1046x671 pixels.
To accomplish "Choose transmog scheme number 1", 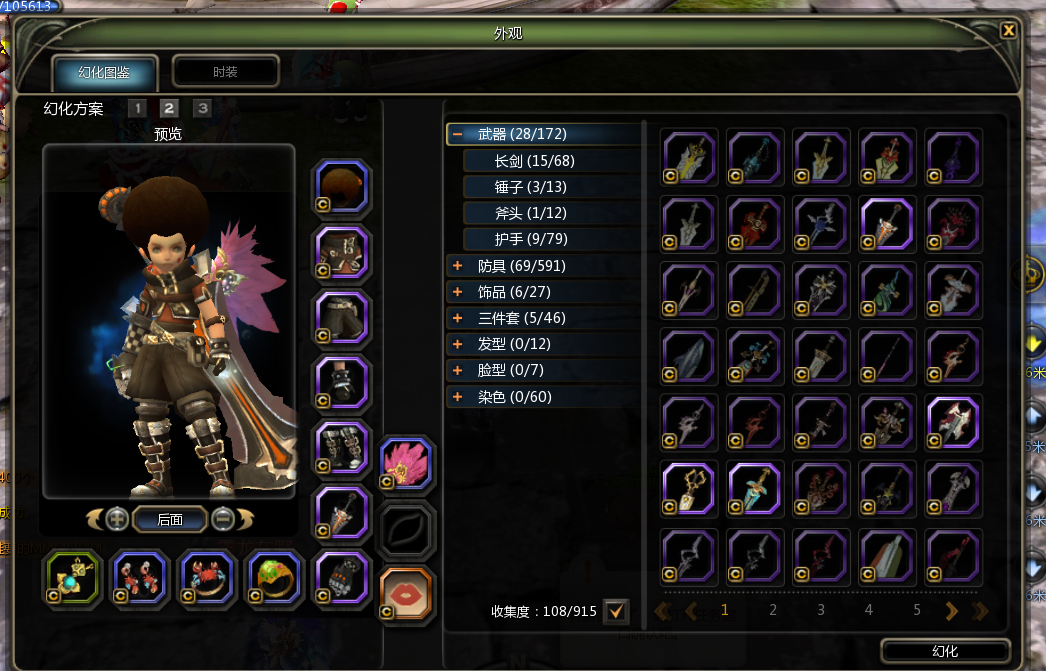I will click(x=137, y=108).
